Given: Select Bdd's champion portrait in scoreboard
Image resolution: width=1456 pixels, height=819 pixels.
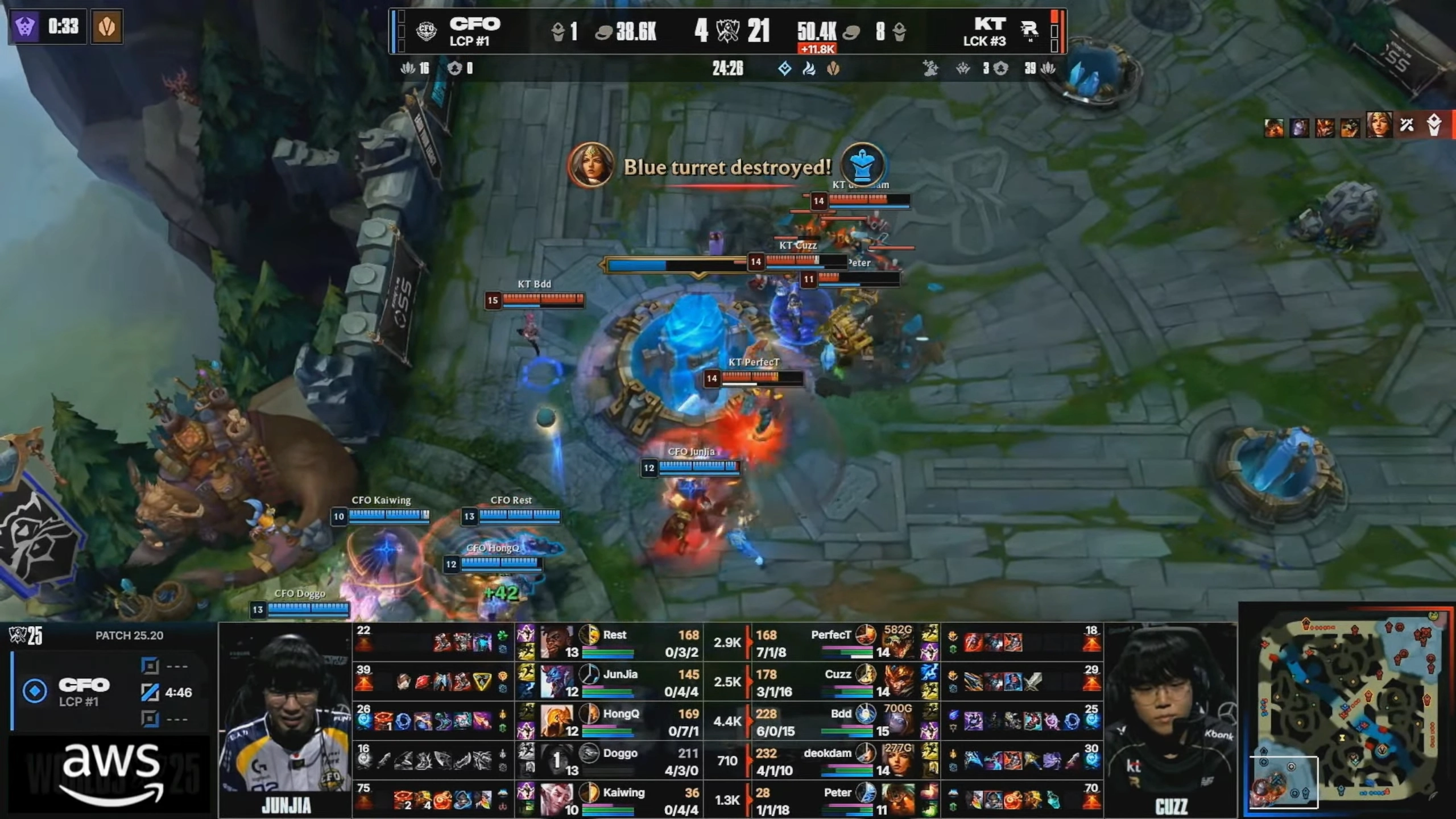Looking at the screenshot, I should (900, 721).
